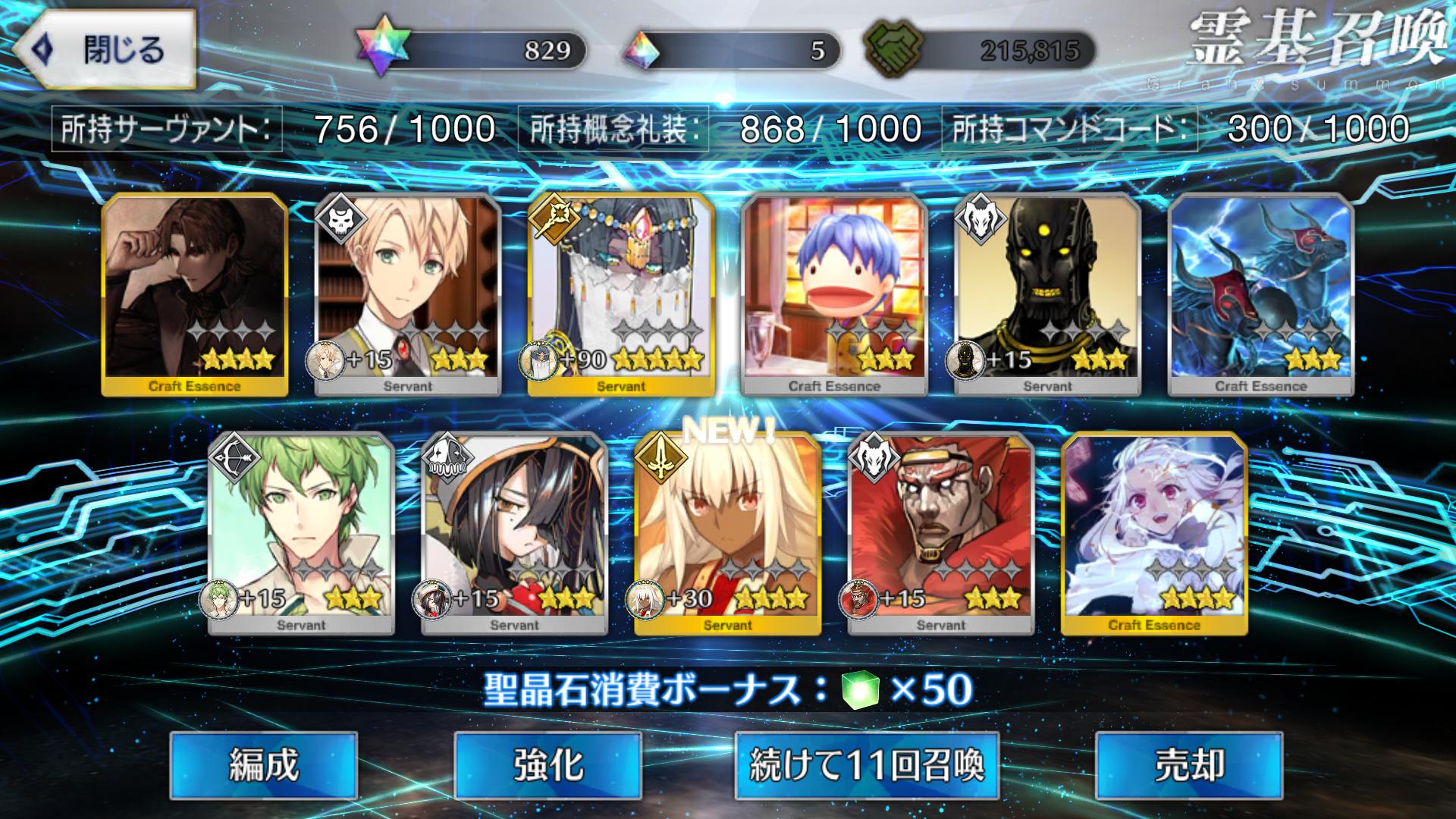1456x819 pixels.
Task: Select the red-maned Berserker Servant card
Action: pyautogui.click(x=940, y=533)
